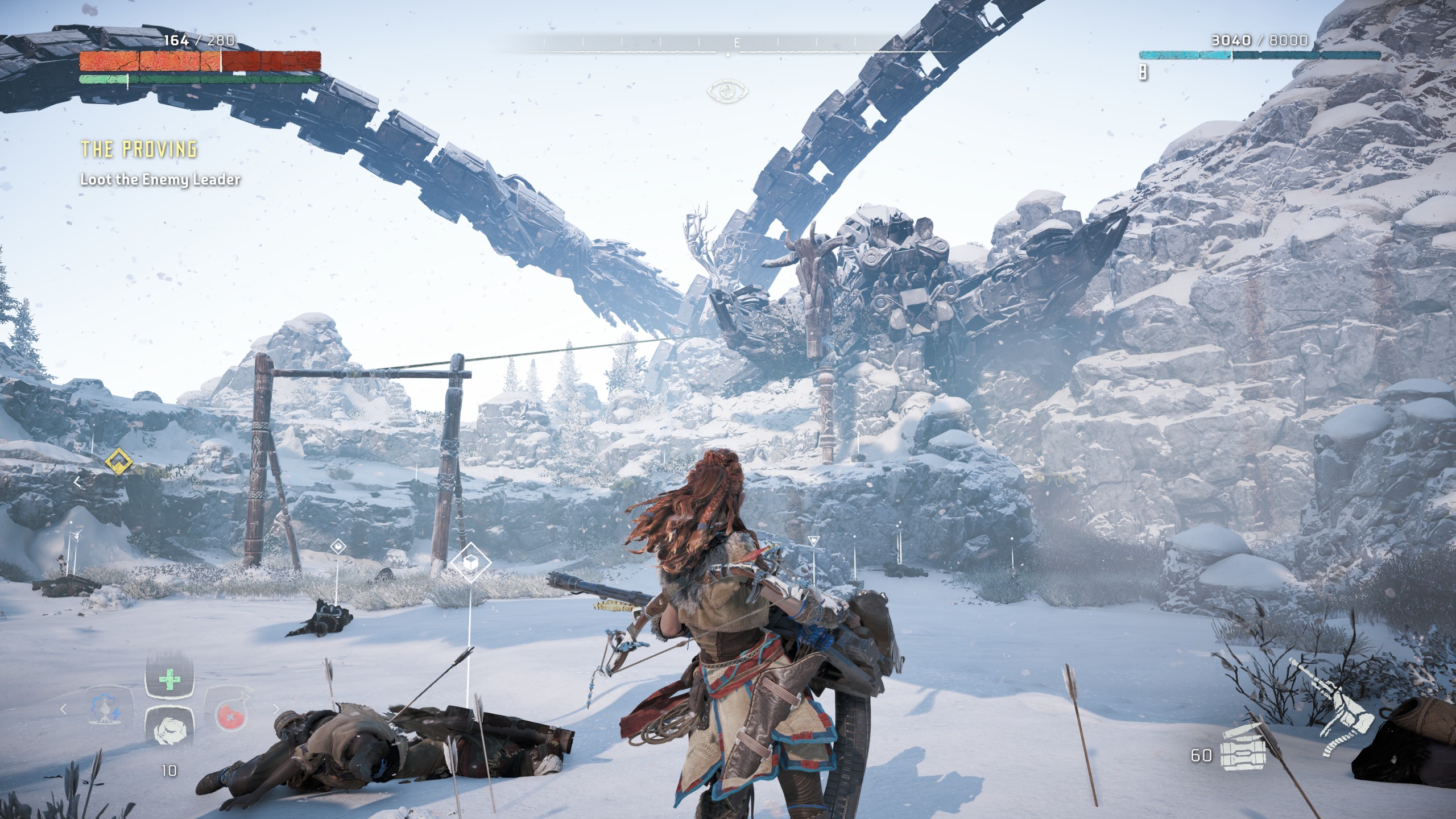Open The Proving quest tracker
The width and height of the screenshot is (1456, 819).
139,149
